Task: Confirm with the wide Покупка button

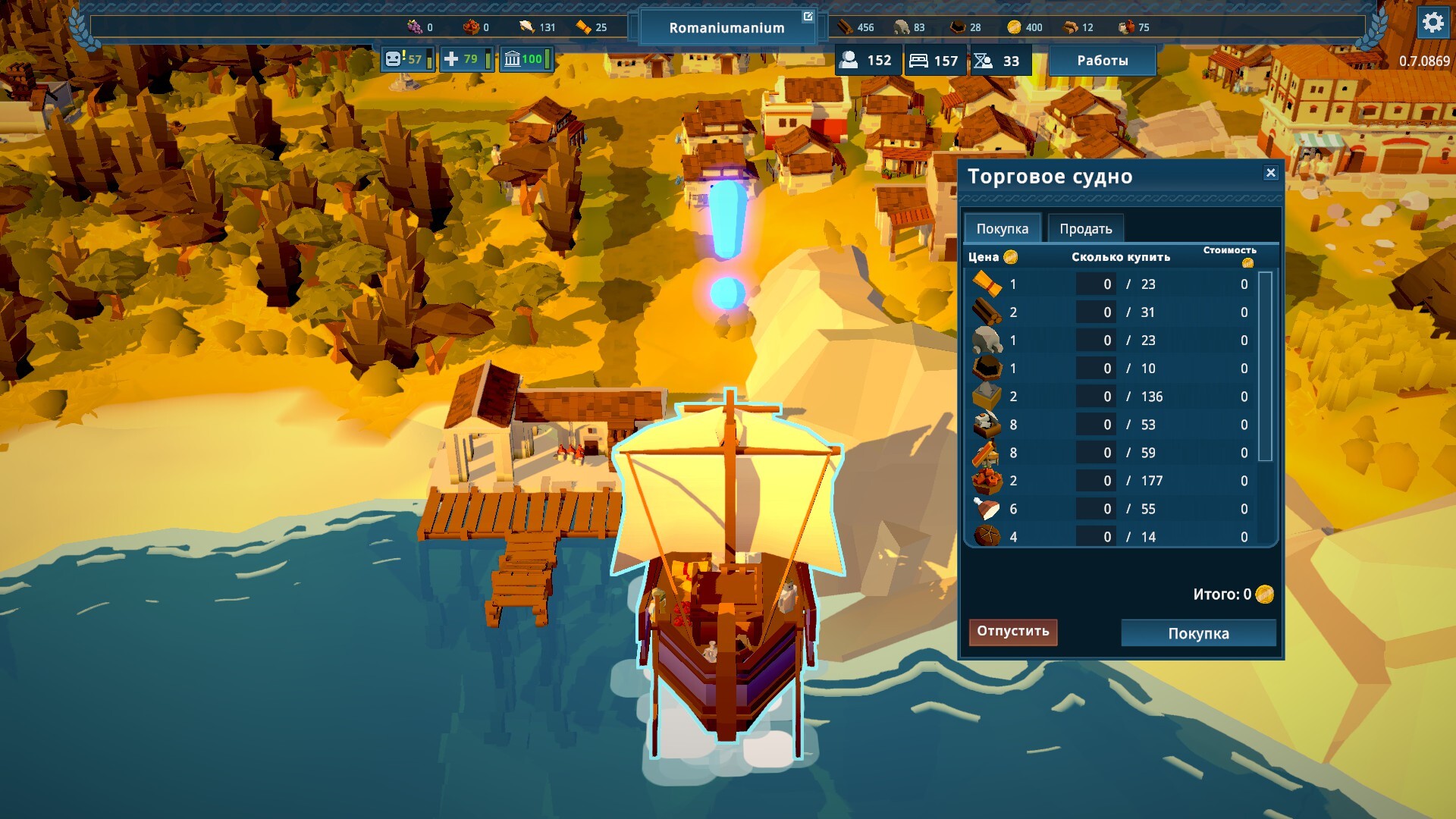Action: (x=1198, y=633)
